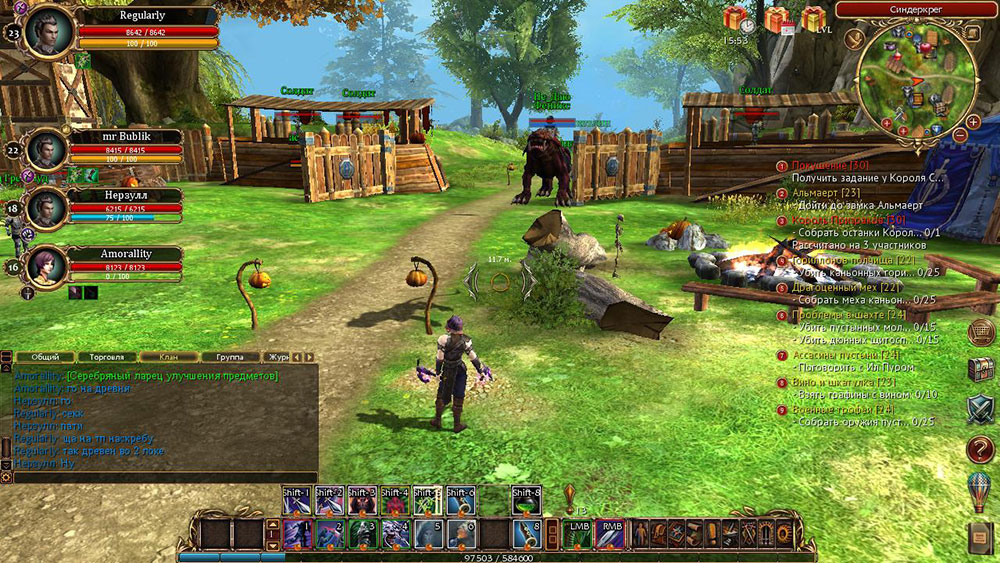Select party member mr.Bublik's portrait
Image resolution: width=1000 pixels, height=563 pixels.
[x=47, y=150]
